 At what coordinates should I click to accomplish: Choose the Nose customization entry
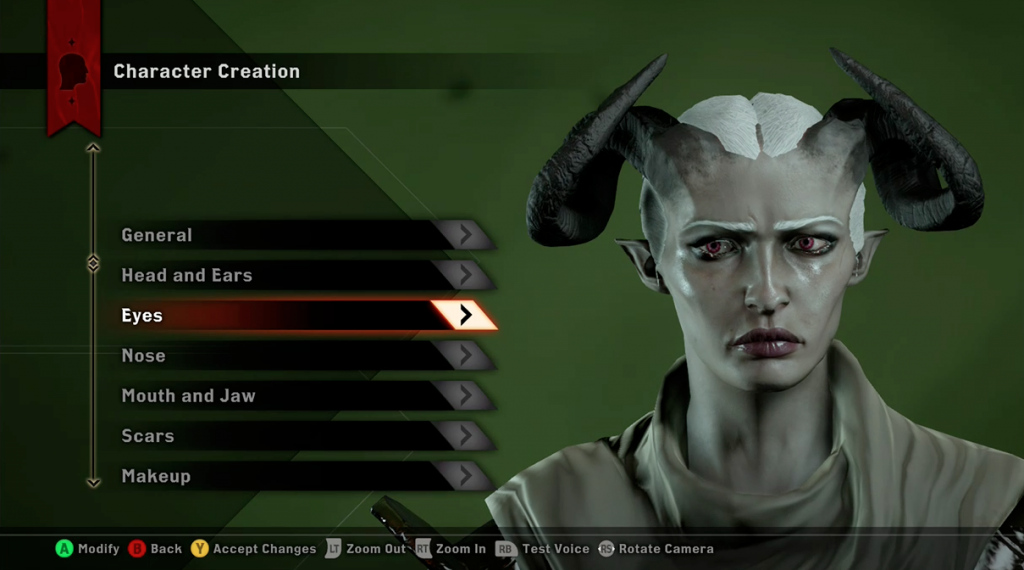point(300,356)
